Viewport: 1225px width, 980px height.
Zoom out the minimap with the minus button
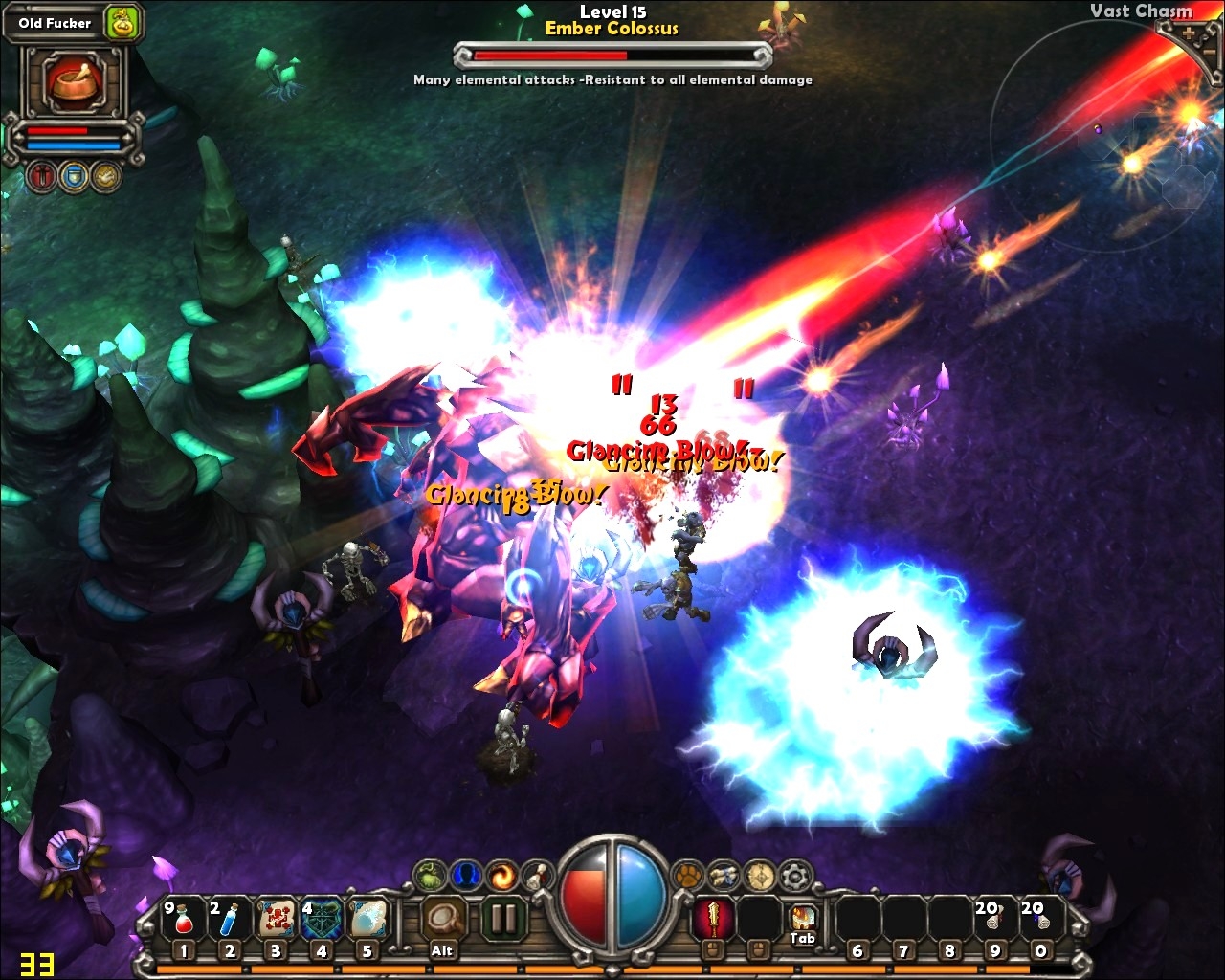[1209, 53]
